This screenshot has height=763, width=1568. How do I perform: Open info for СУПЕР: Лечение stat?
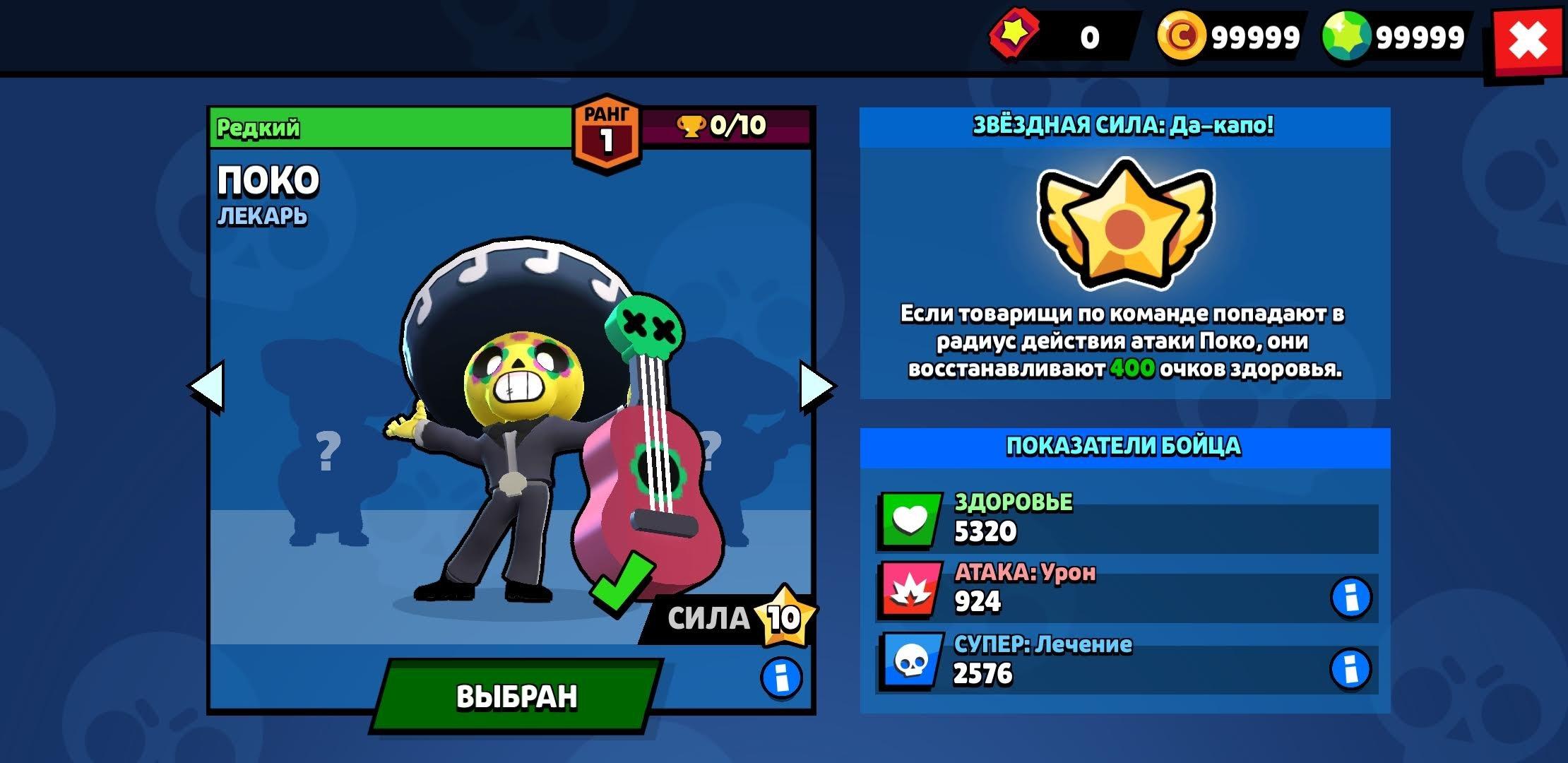(x=1350, y=669)
